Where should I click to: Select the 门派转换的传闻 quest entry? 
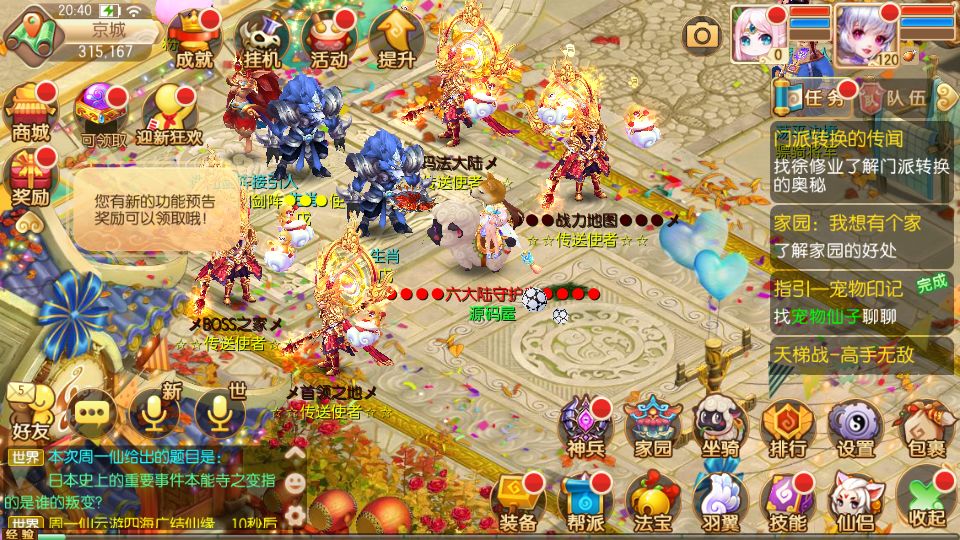pos(860,153)
